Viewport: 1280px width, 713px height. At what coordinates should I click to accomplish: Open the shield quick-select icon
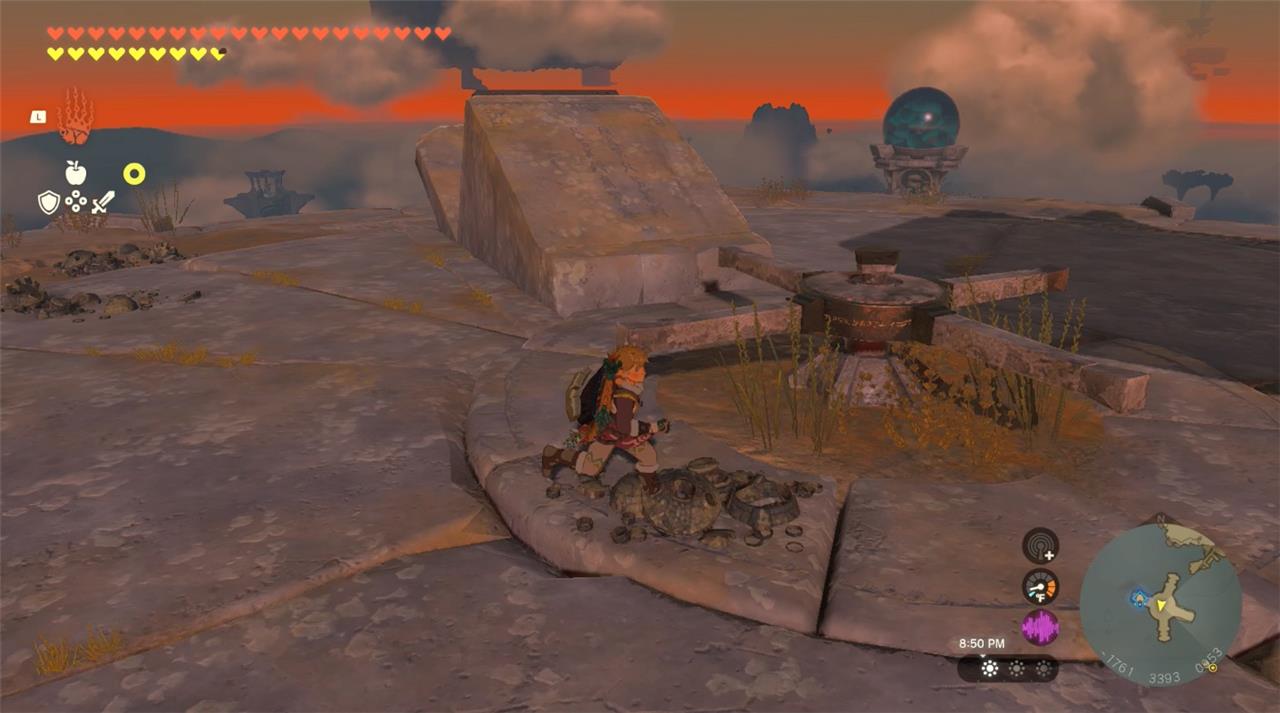[48, 203]
